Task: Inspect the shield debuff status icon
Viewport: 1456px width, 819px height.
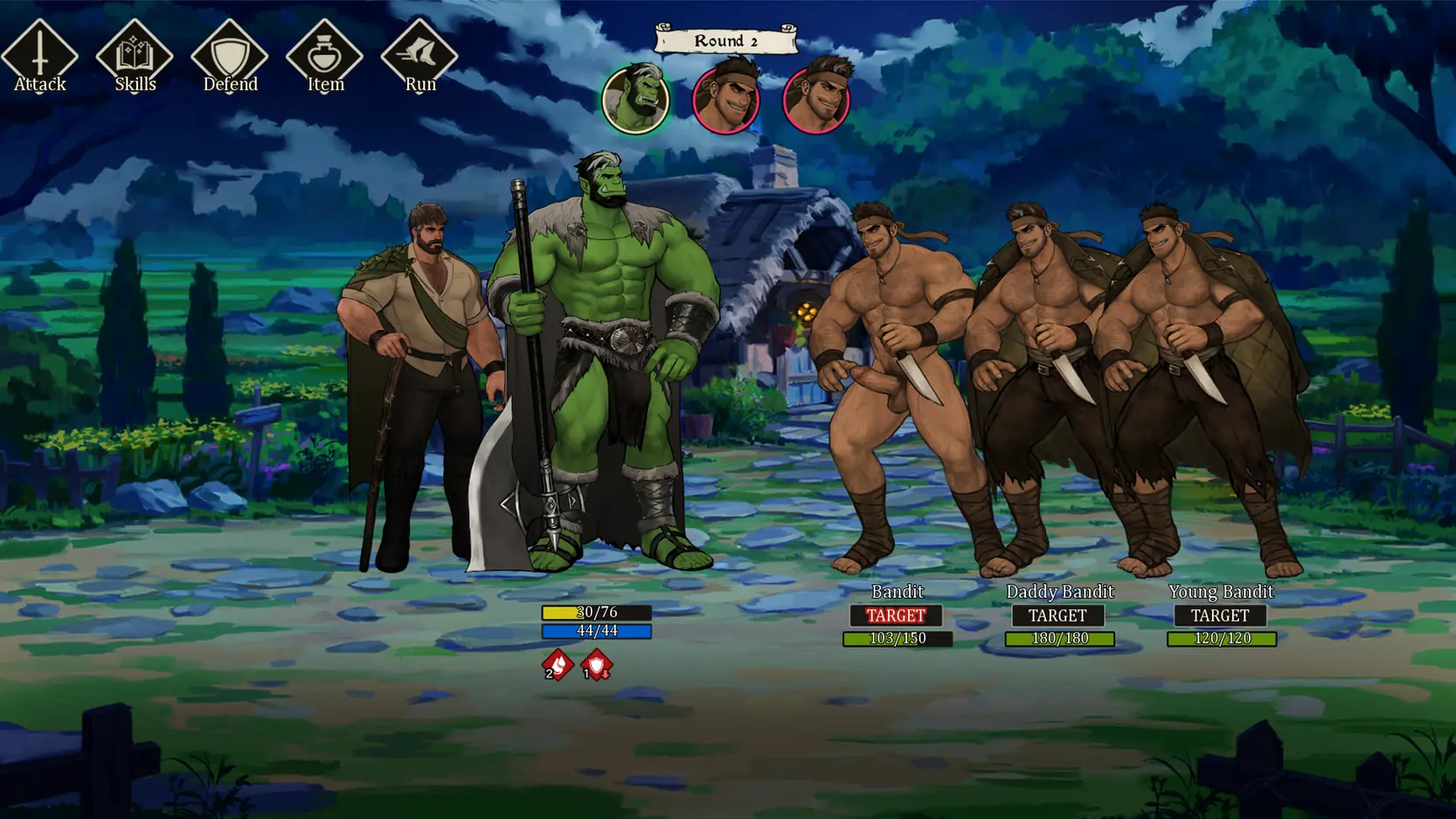Action: pyautogui.click(x=597, y=665)
